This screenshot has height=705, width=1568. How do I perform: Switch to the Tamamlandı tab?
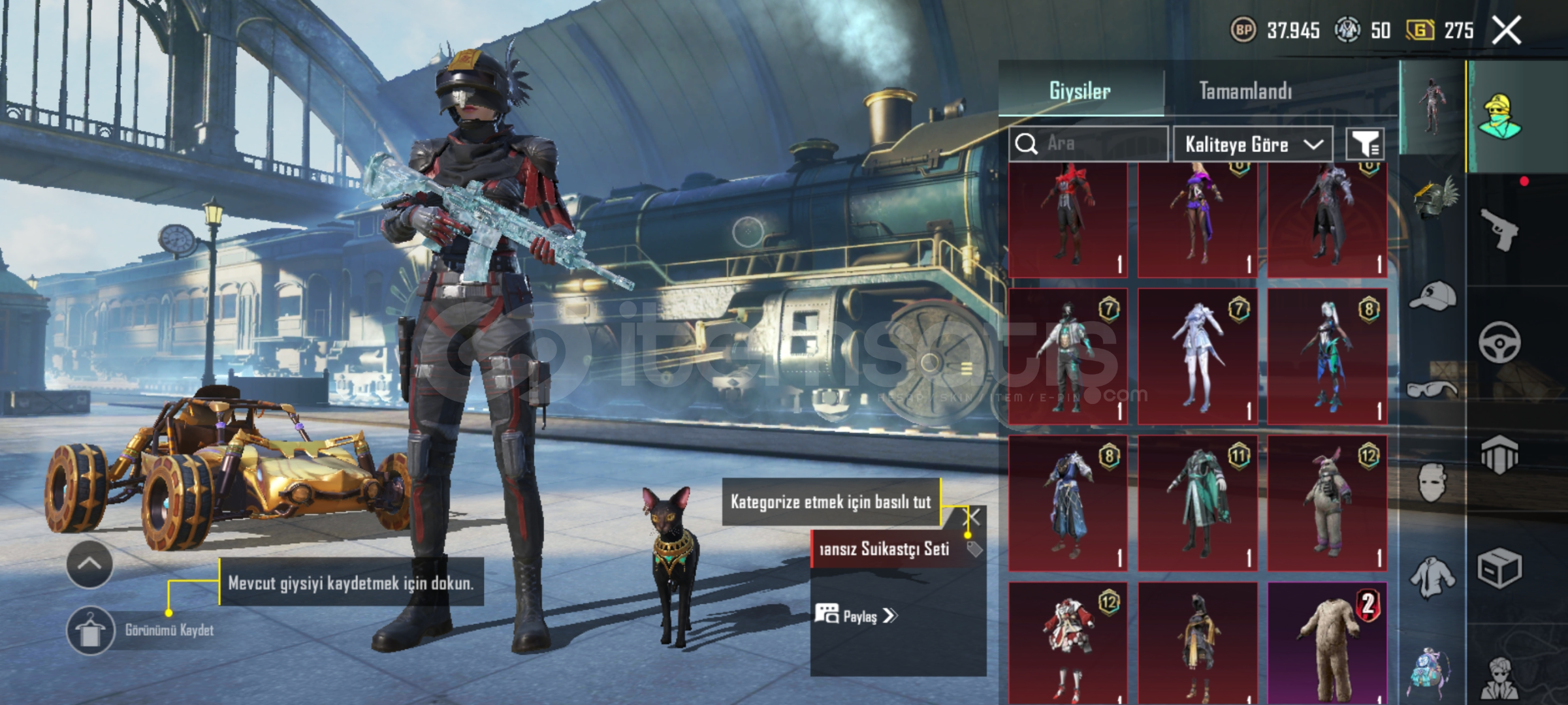[x=1245, y=91]
